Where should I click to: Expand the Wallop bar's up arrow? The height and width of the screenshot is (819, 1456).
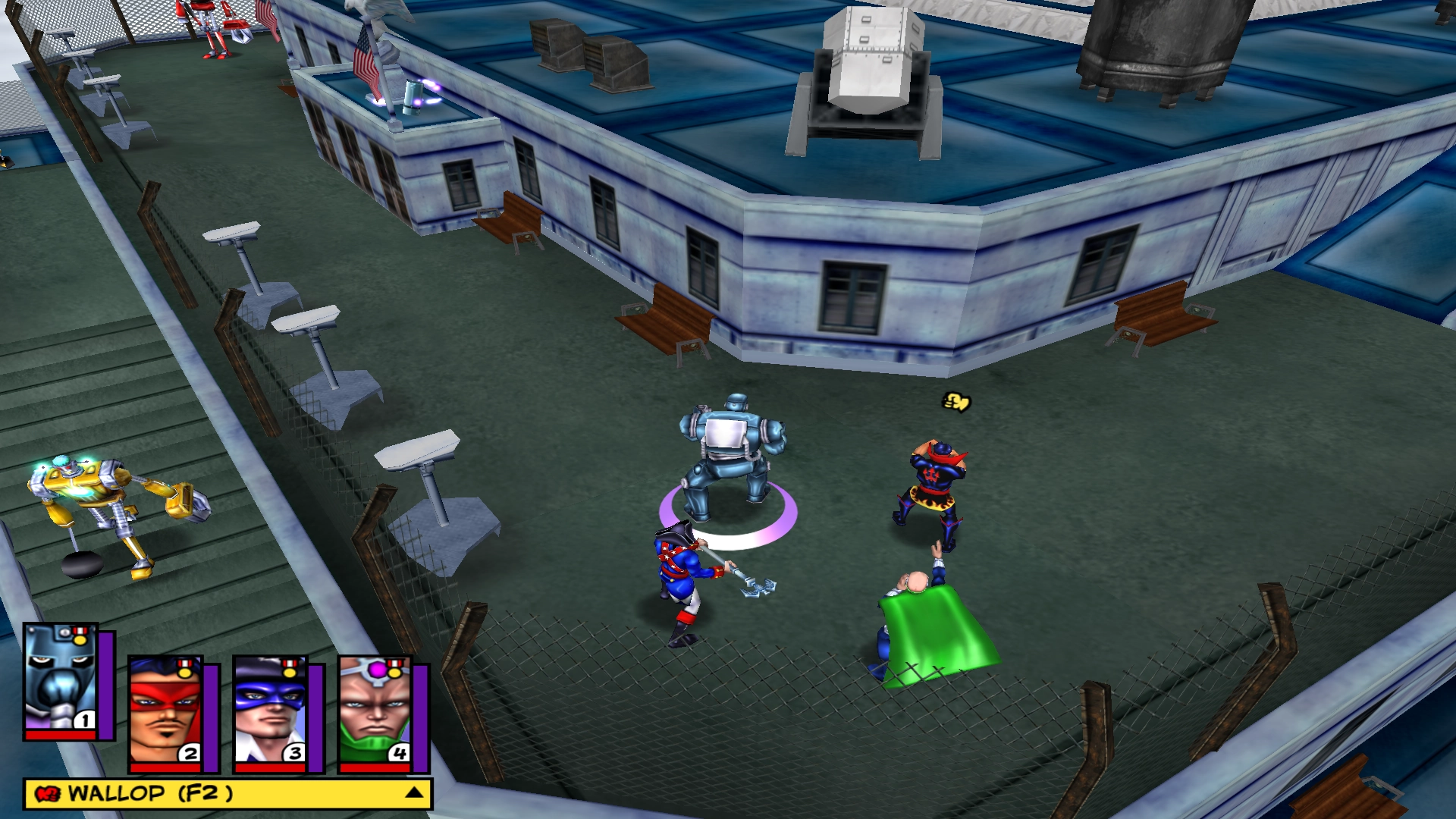(414, 793)
